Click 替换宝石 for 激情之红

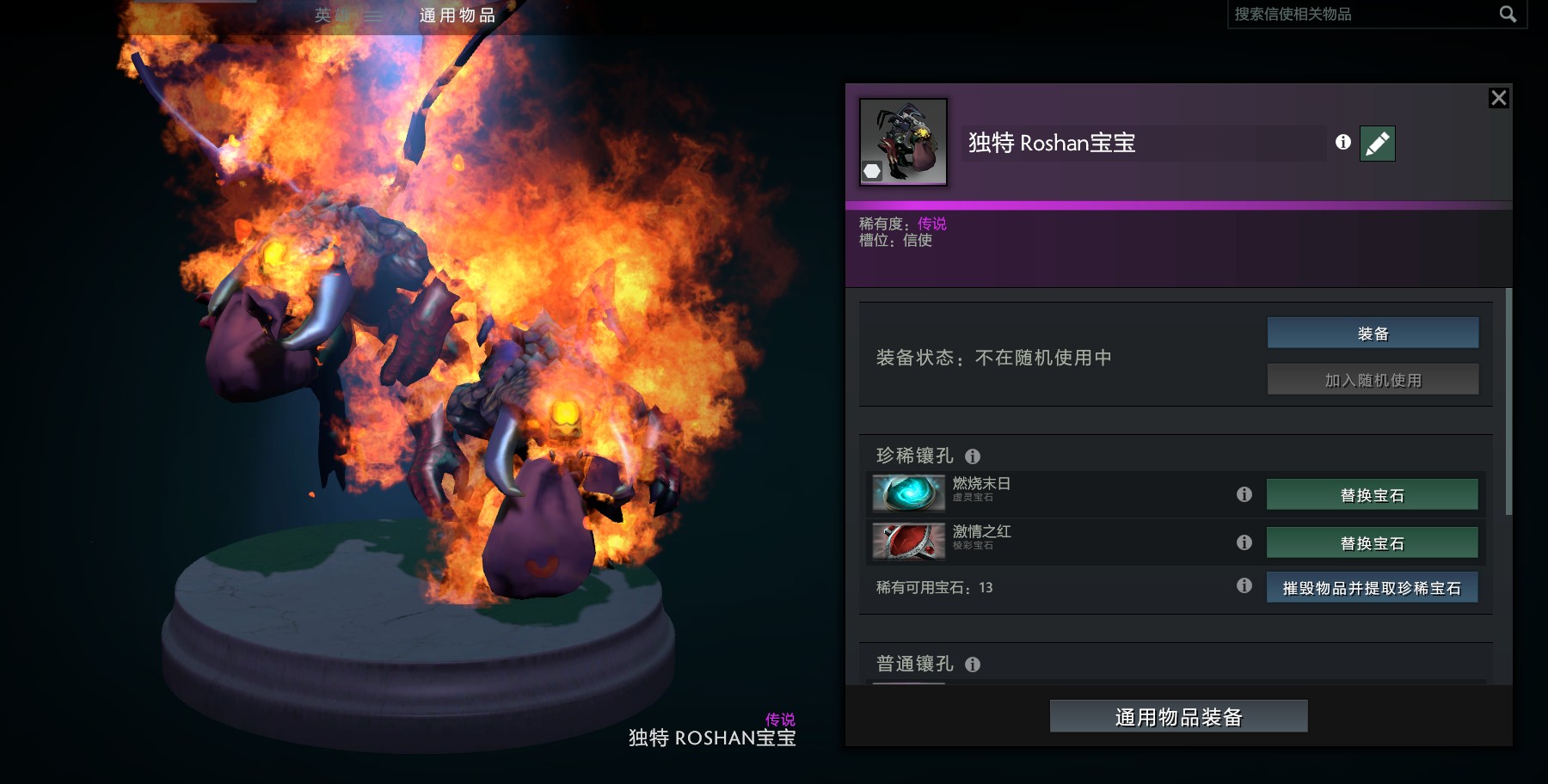tap(1372, 542)
